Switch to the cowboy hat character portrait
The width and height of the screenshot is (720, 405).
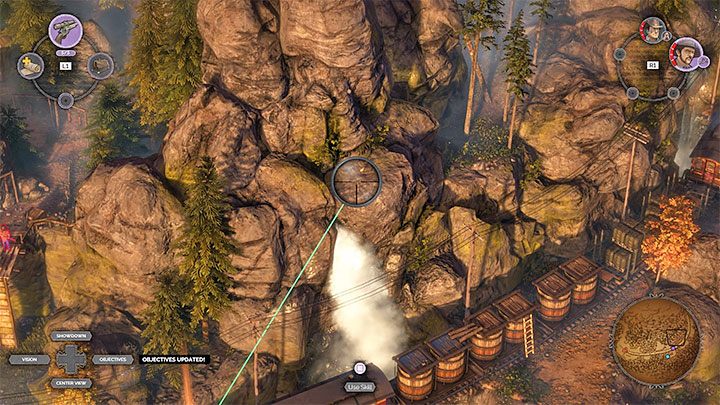[x=652, y=29]
